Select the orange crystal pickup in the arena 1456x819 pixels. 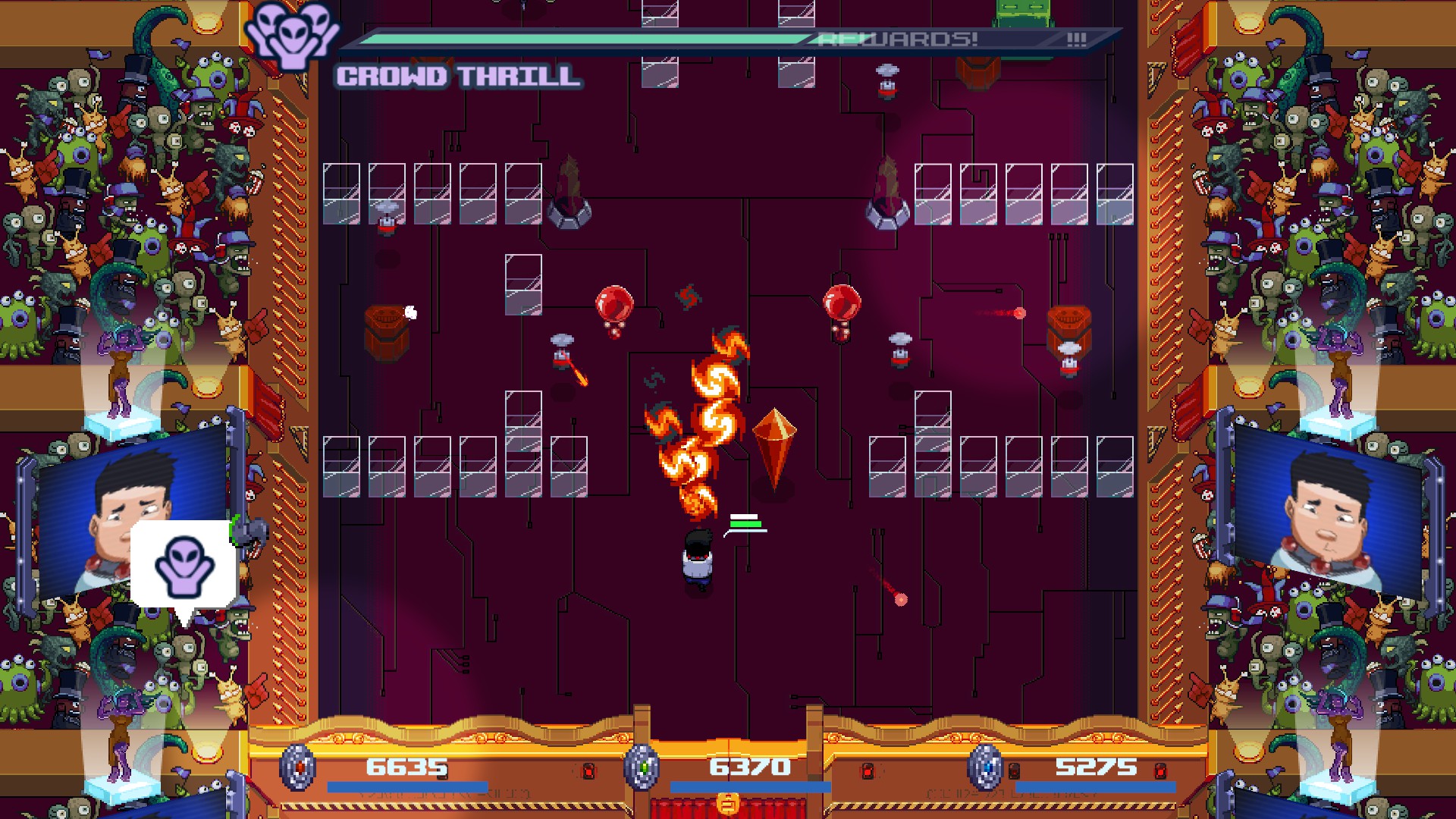[x=775, y=447]
